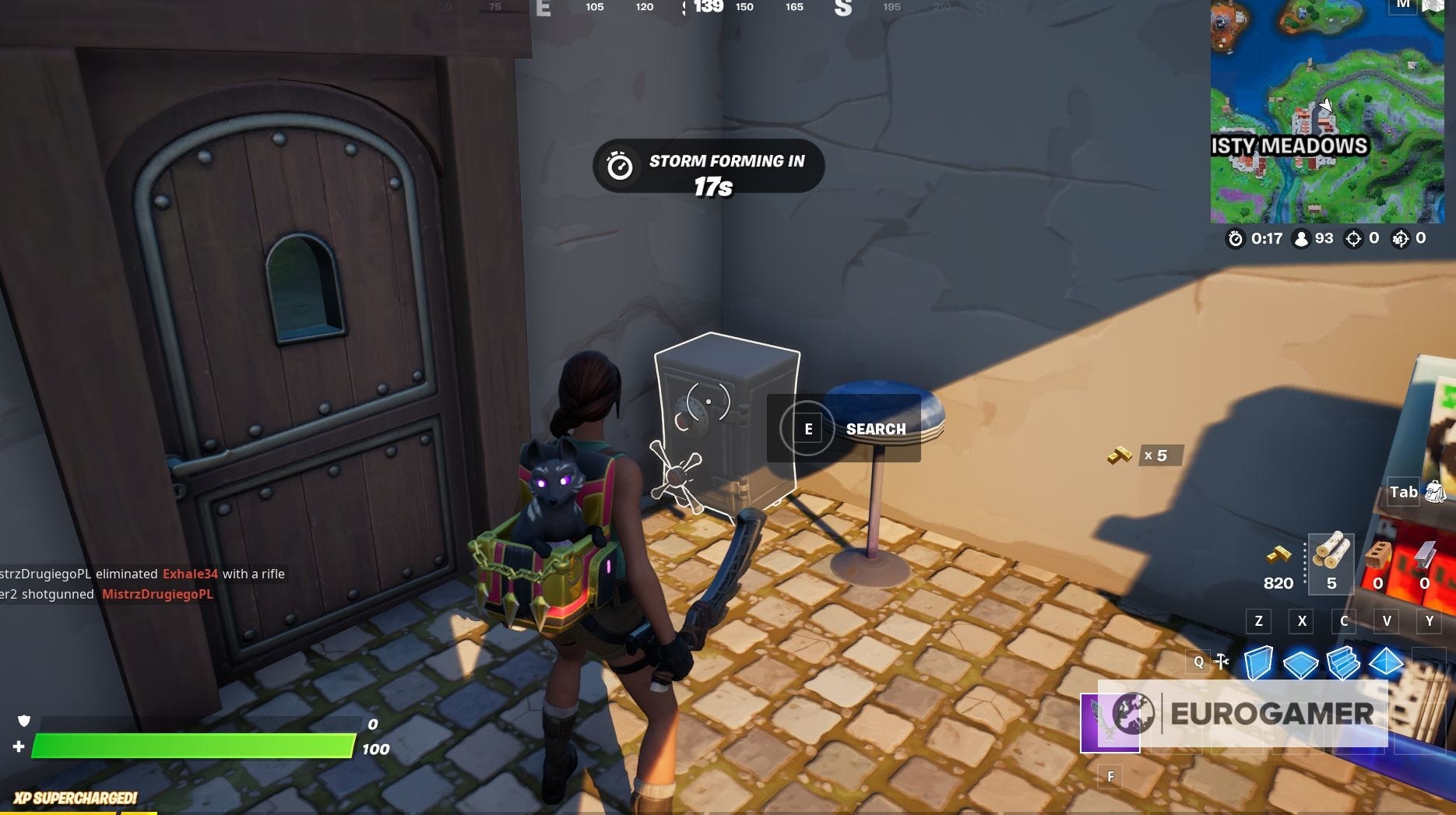This screenshot has width=1456, height=815.
Task: Select the stairs building piece icon
Action: tap(1343, 662)
